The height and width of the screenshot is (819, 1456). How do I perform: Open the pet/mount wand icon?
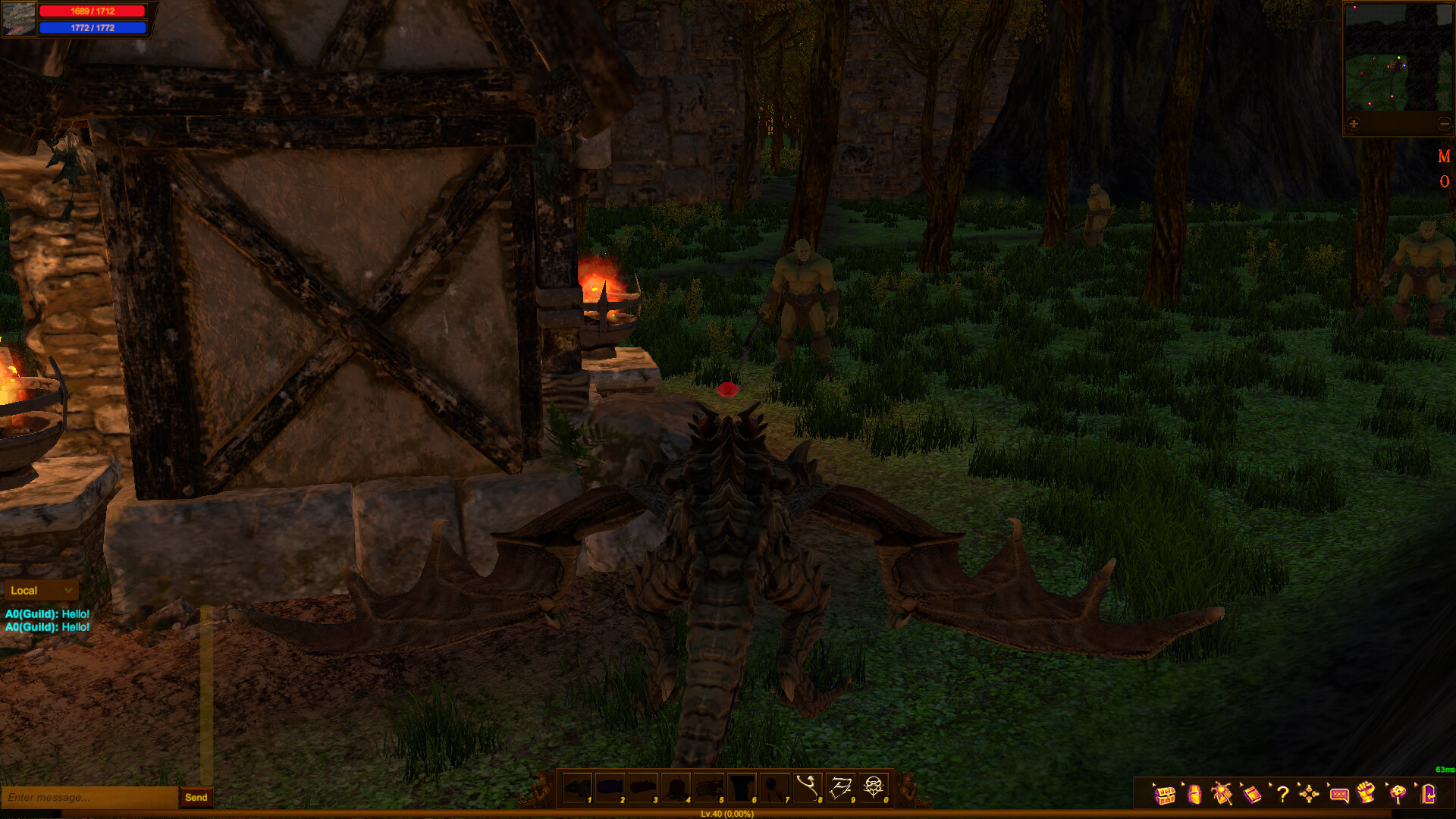point(1222,795)
